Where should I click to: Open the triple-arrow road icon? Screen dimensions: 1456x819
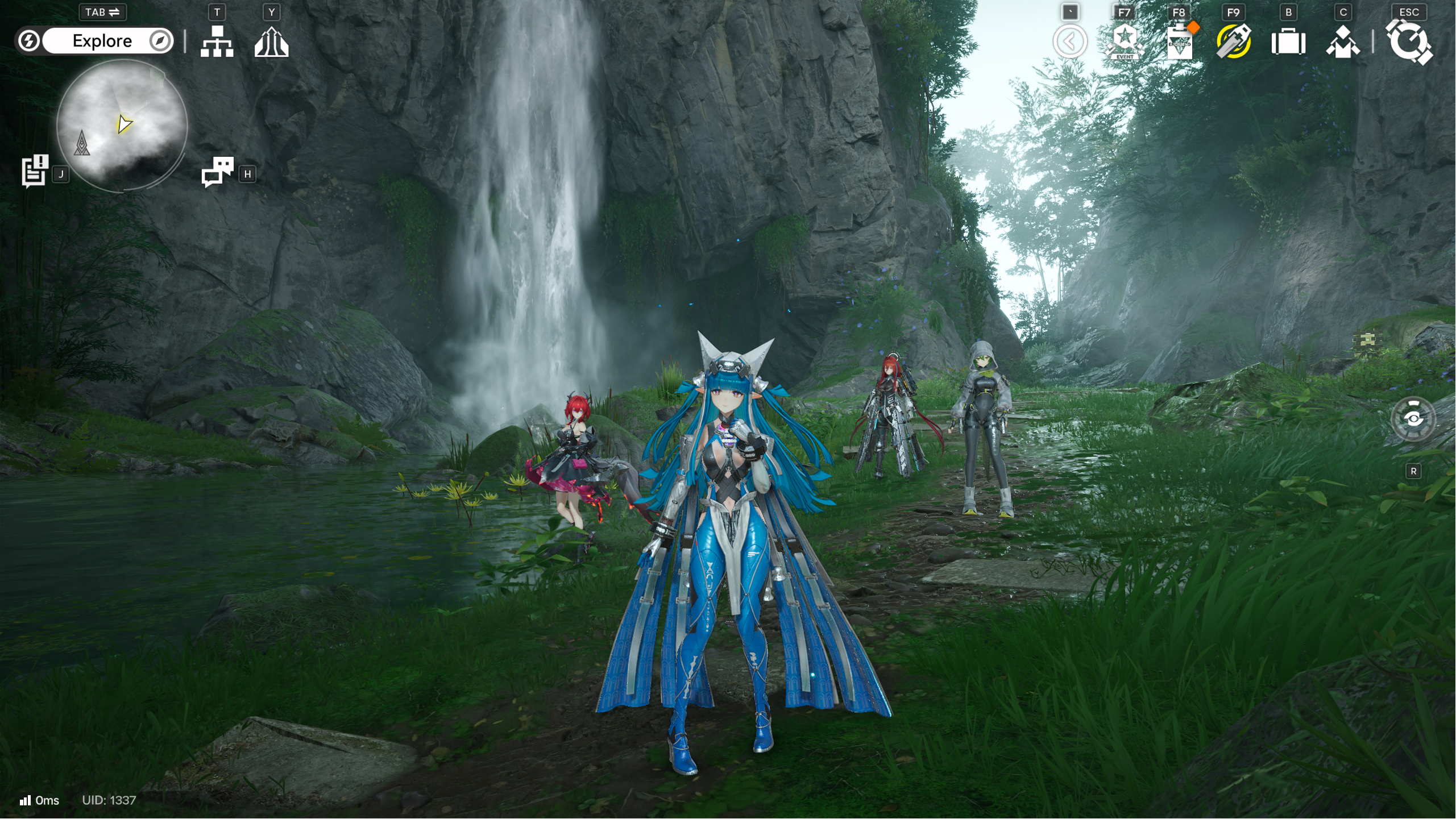pos(271,42)
